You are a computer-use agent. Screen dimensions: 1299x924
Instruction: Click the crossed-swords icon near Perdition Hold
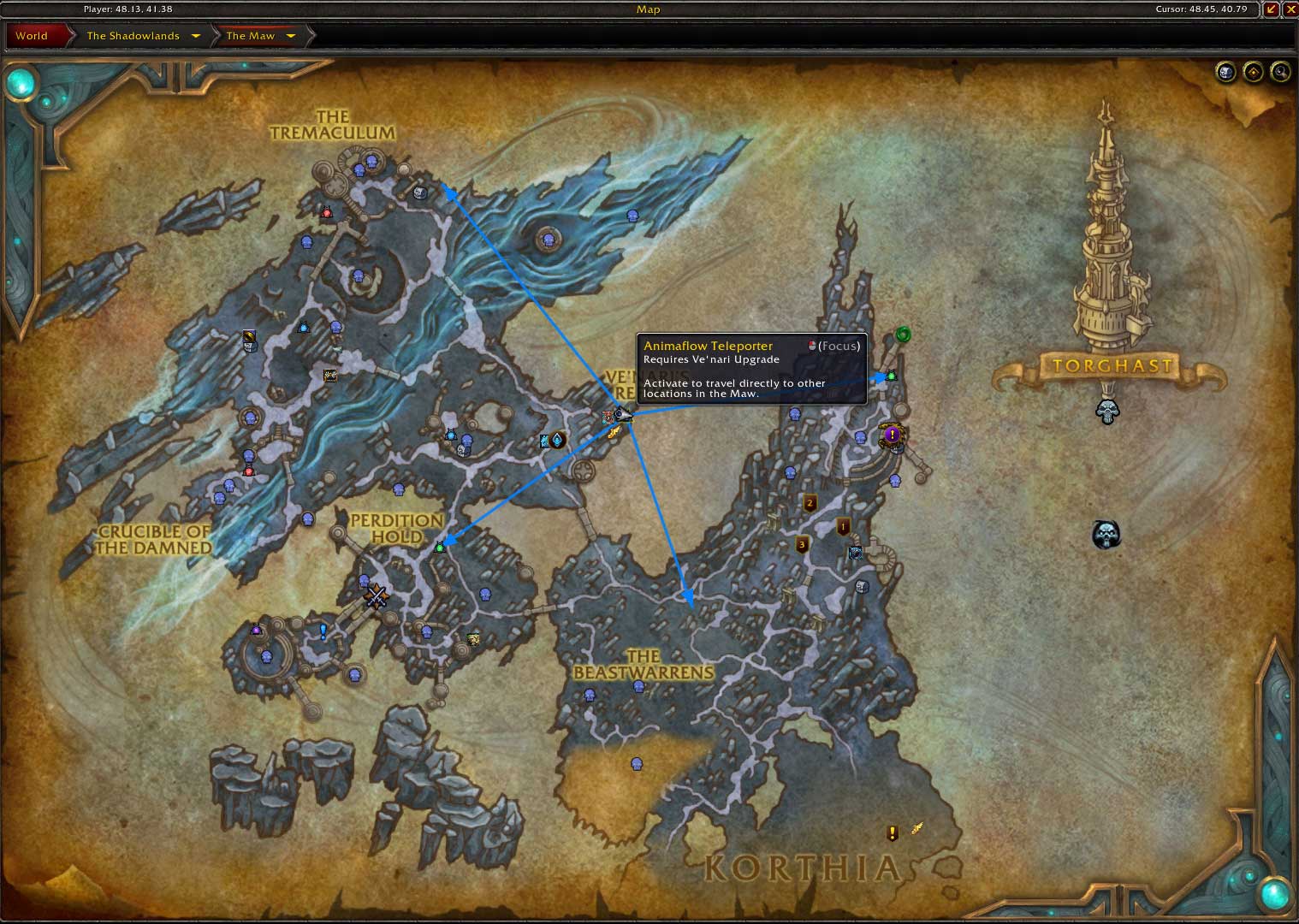(x=377, y=596)
